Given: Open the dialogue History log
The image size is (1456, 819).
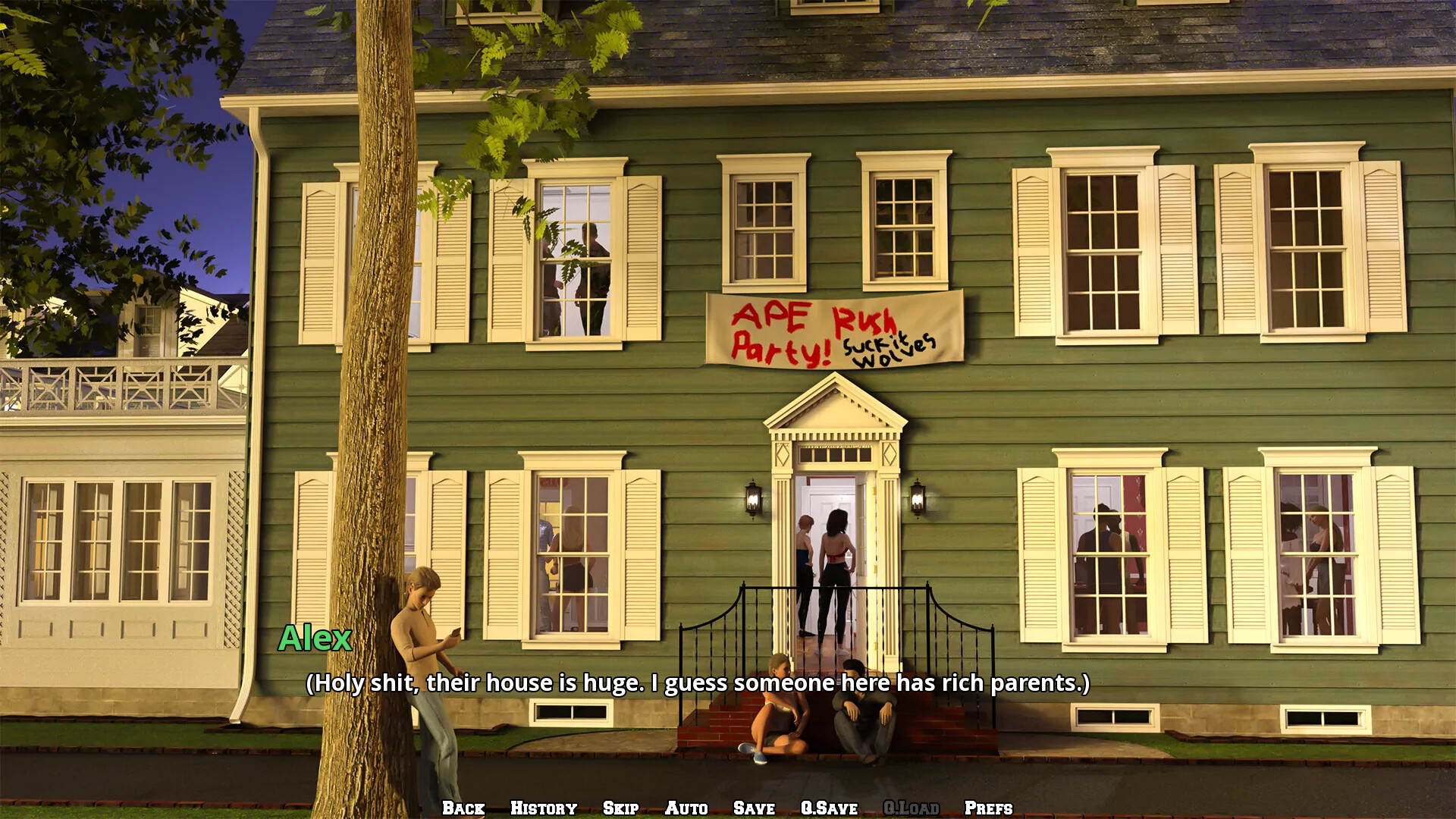Looking at the screenshot, I should pyautogui.click(x=544, y=808).
